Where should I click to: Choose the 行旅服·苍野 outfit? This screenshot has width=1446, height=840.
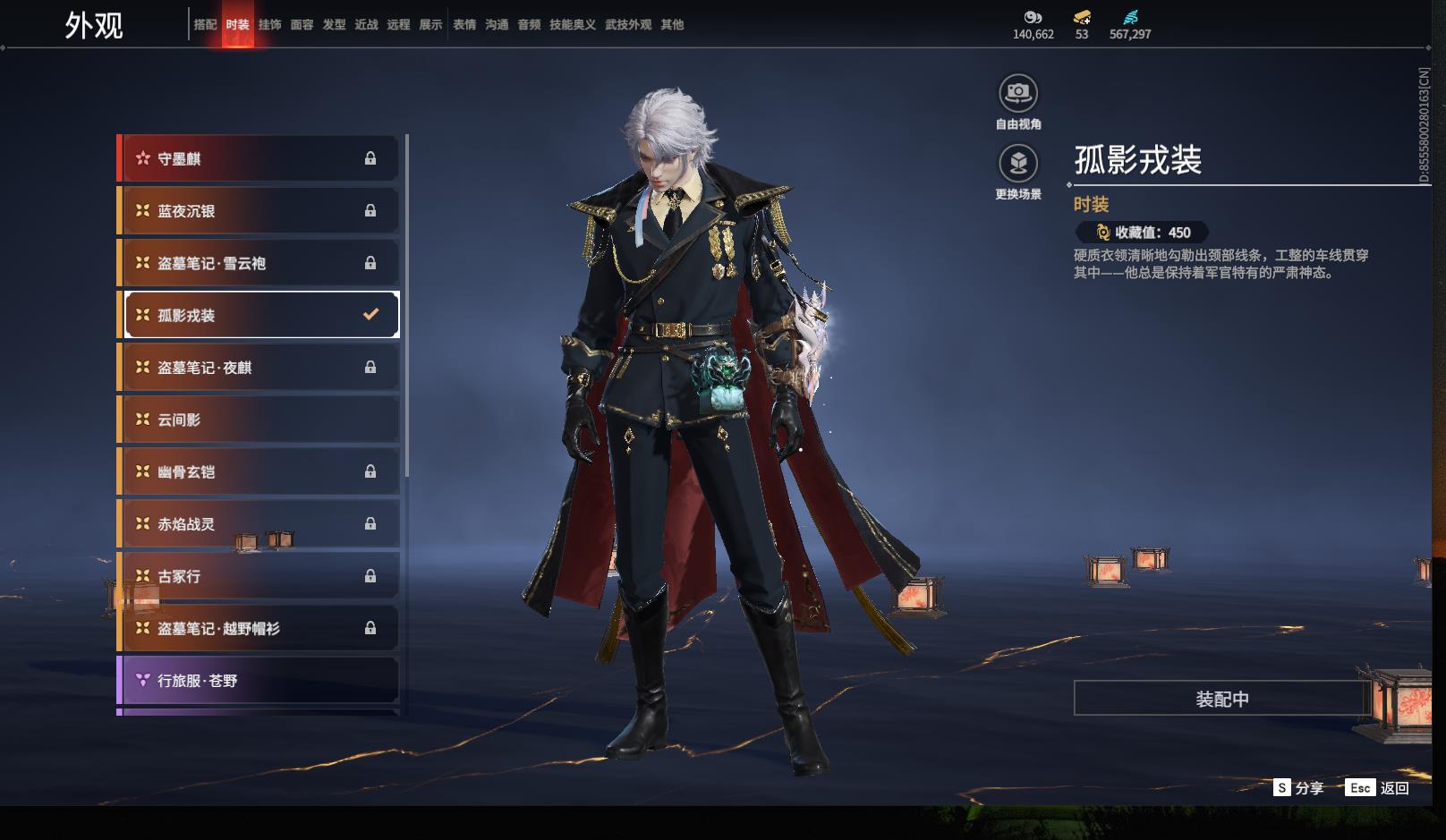[259, 681]
